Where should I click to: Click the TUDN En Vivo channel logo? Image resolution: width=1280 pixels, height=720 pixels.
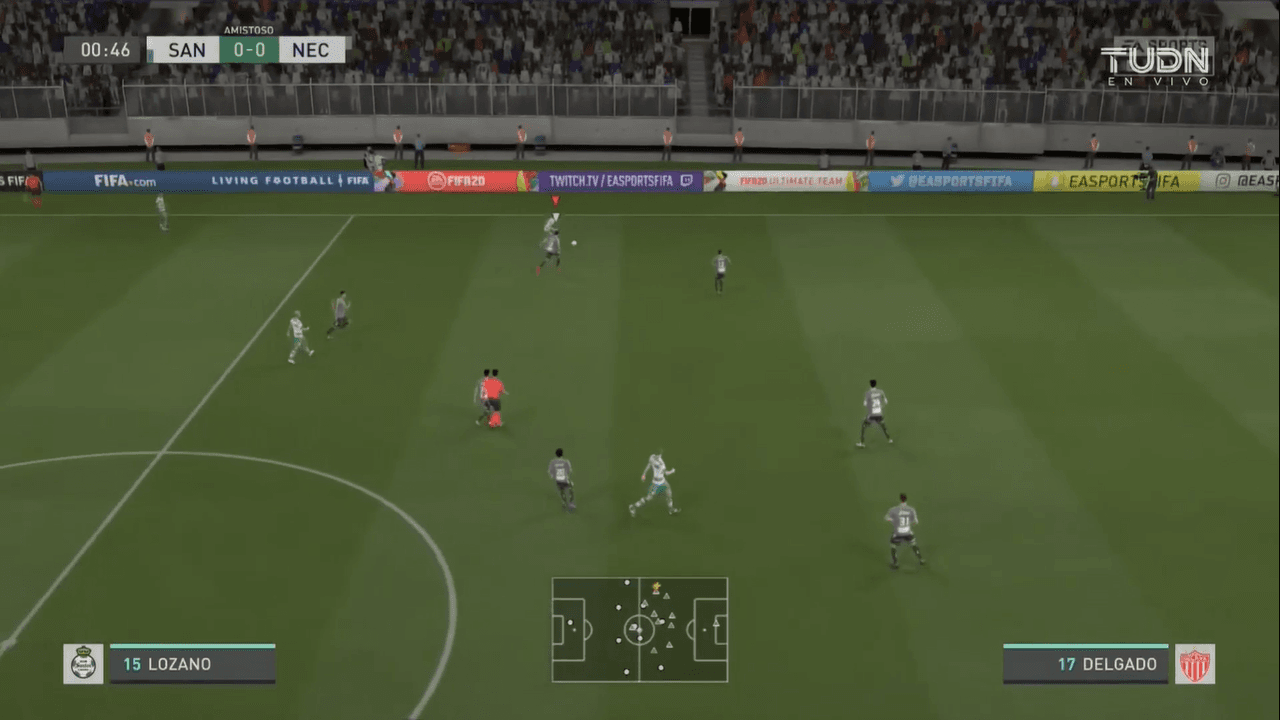(1156, 64)
